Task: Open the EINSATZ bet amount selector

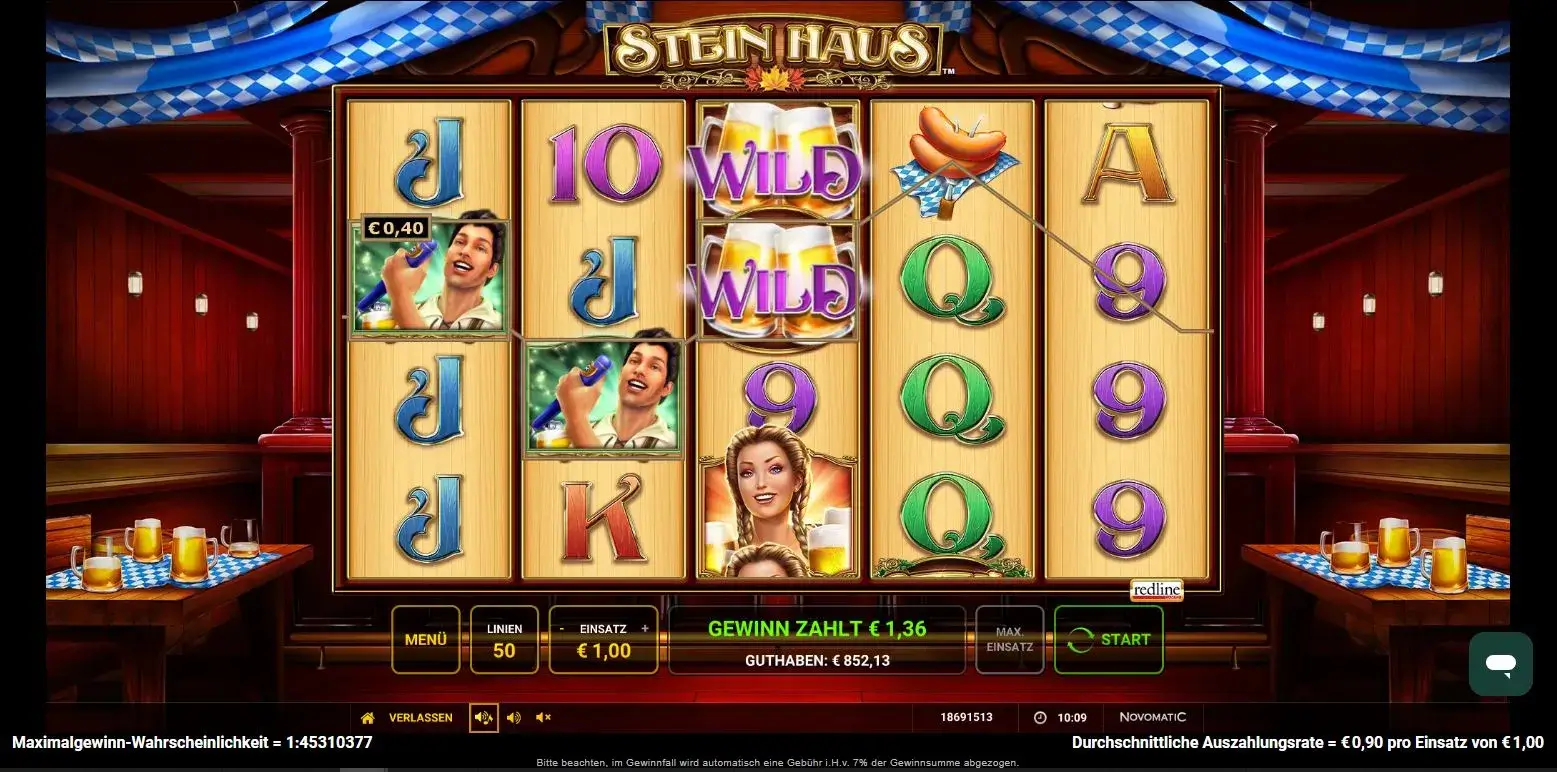Action: tap(603, 640)
